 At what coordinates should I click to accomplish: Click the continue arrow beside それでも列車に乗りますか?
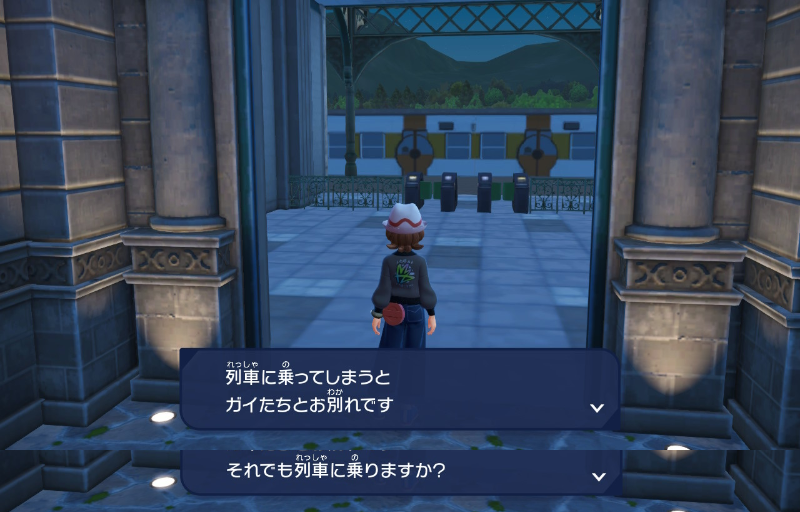[597, 476]
